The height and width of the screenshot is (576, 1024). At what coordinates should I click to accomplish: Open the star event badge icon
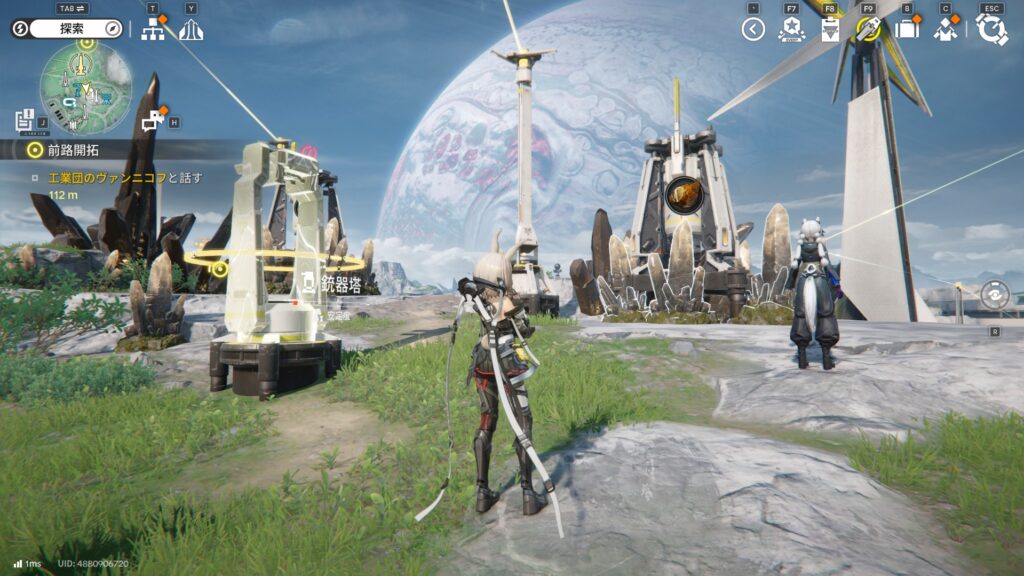(x=790, y=29)
